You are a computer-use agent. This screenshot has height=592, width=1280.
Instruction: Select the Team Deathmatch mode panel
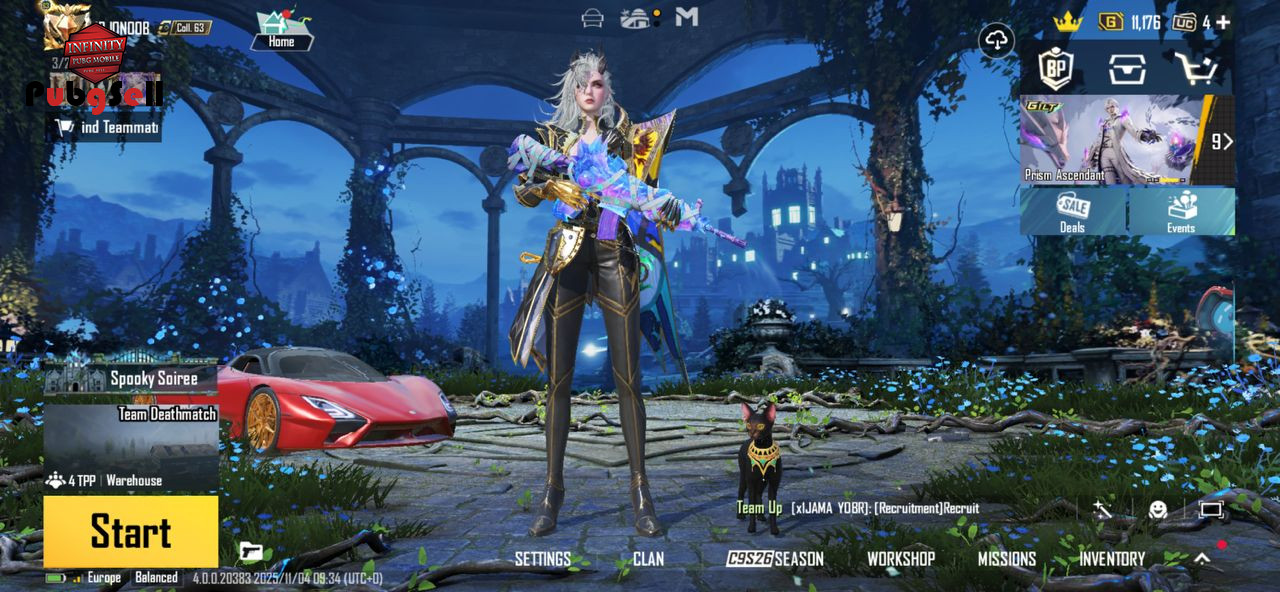pos(131,440)
